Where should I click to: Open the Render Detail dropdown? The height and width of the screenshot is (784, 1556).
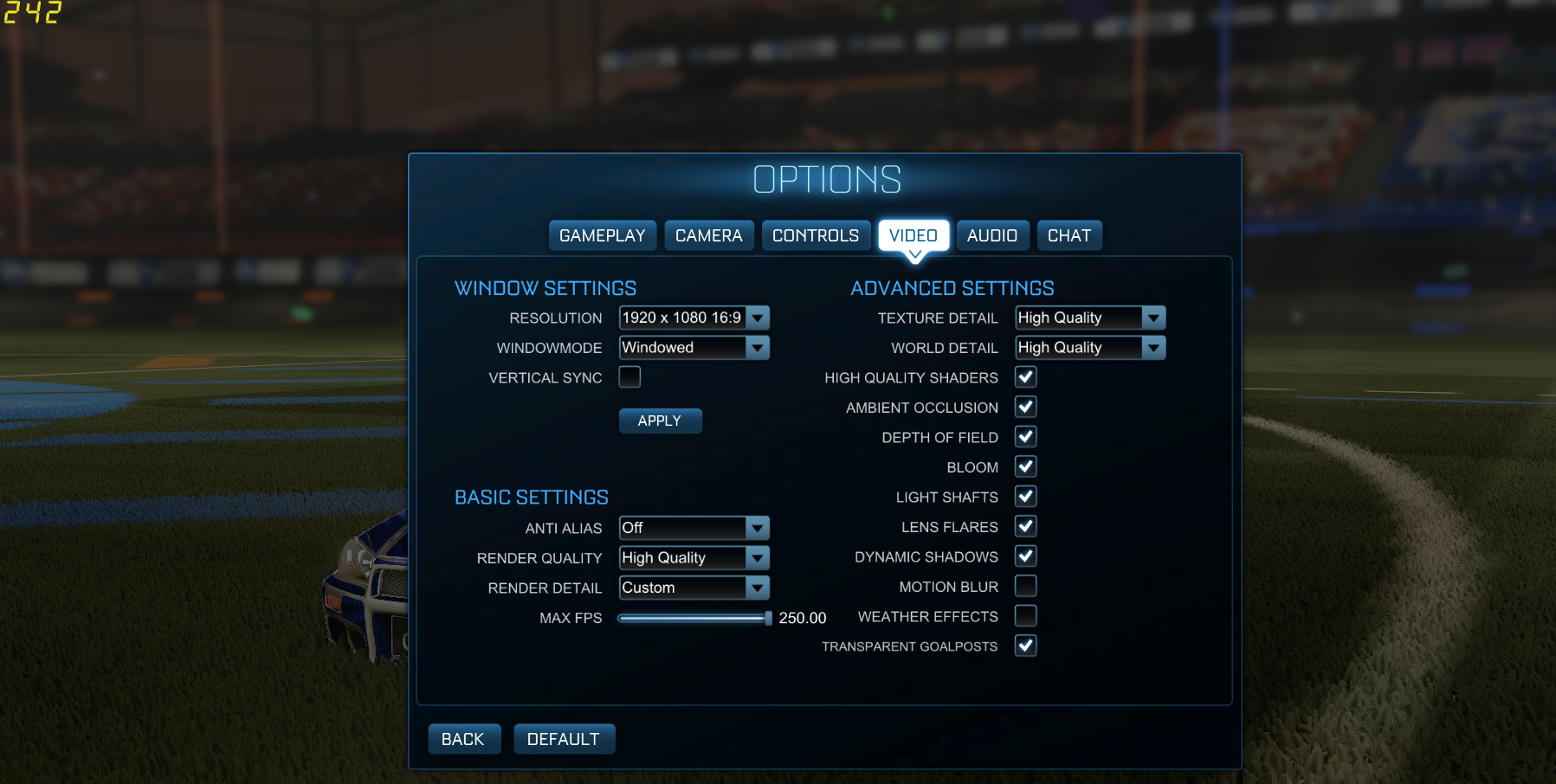point(758,588)
